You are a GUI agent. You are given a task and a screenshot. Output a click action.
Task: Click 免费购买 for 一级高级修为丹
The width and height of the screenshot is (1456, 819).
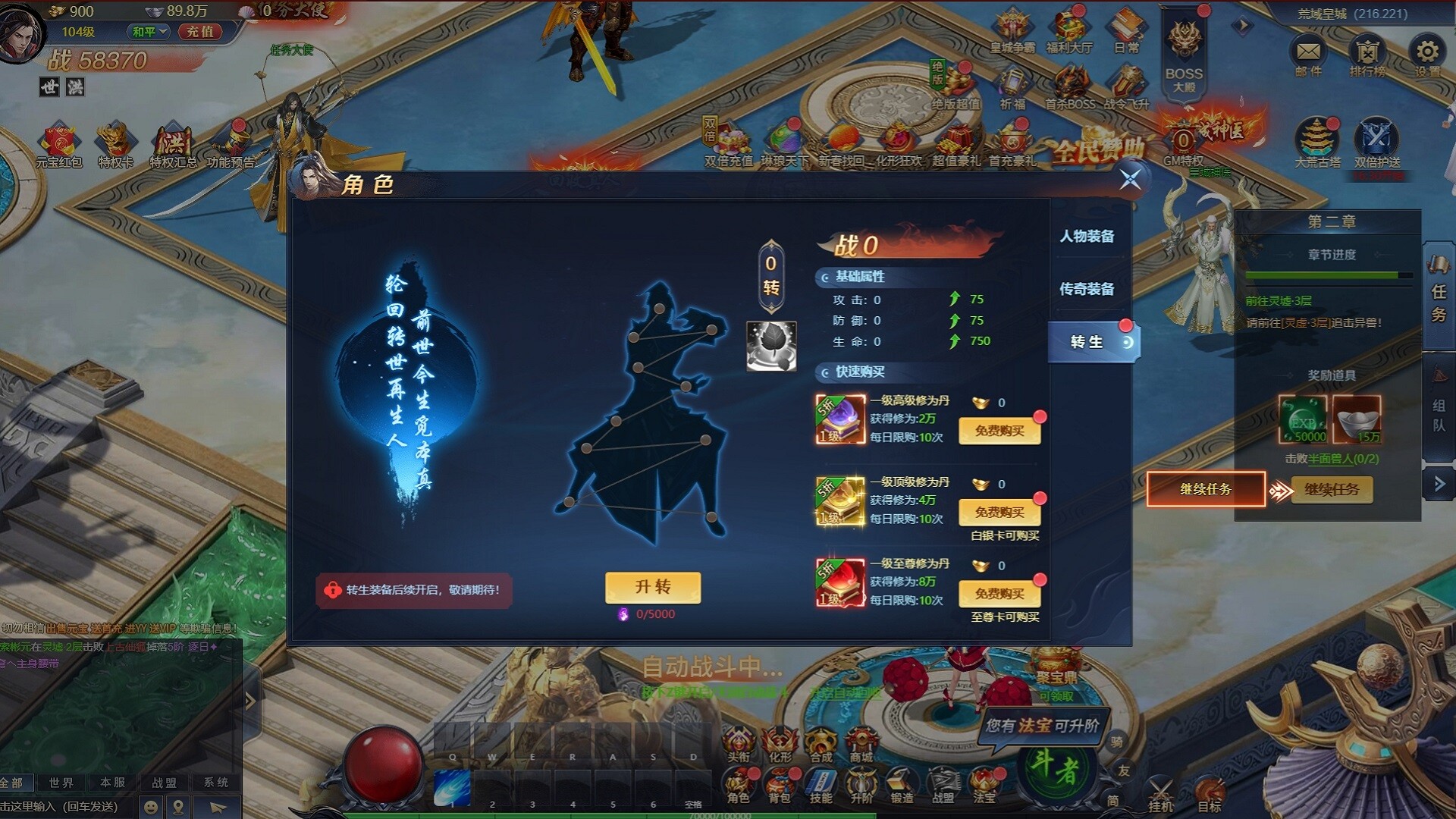(x=999, y=431)
